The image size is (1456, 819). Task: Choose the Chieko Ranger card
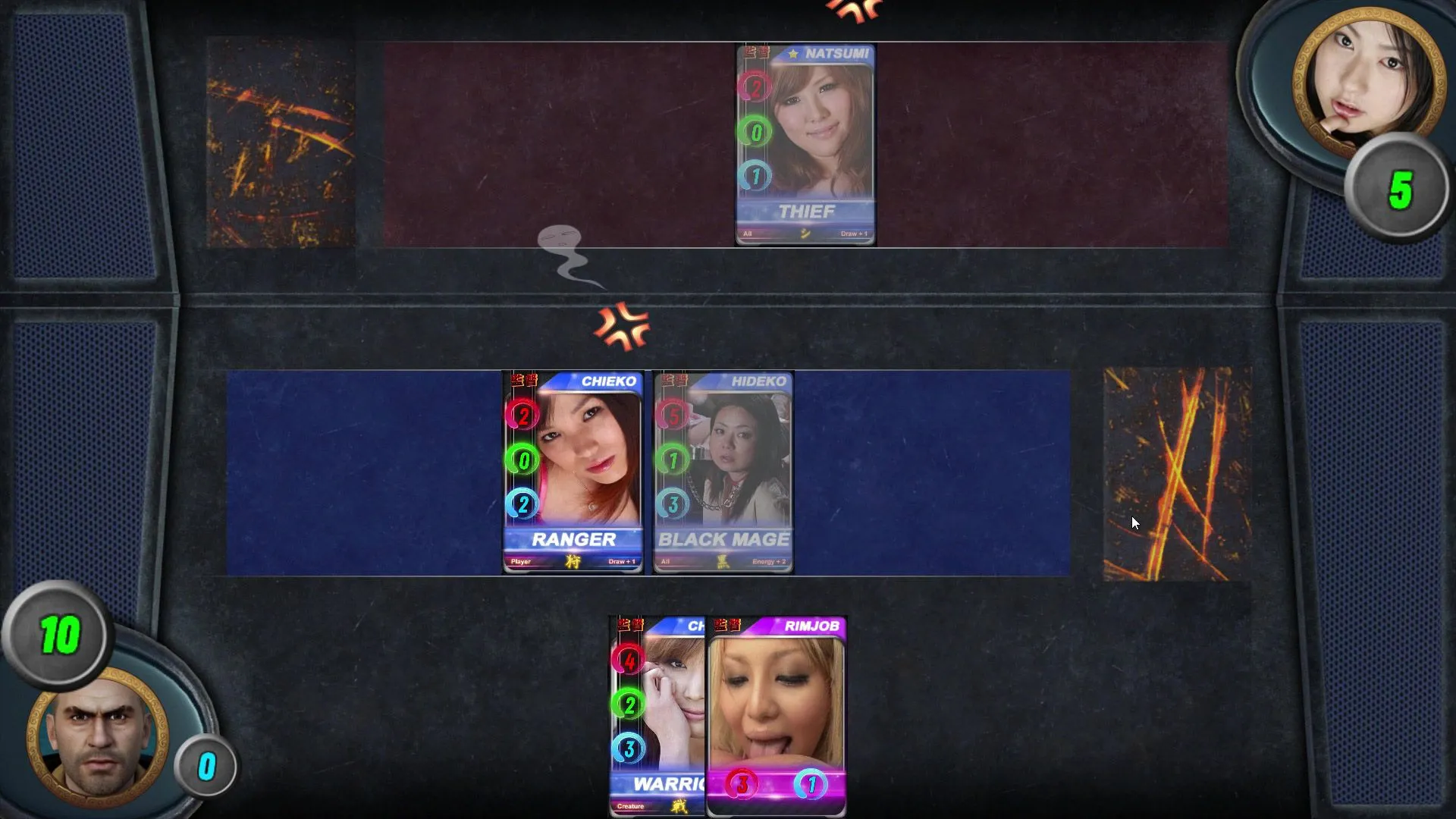tap(573, 472)
